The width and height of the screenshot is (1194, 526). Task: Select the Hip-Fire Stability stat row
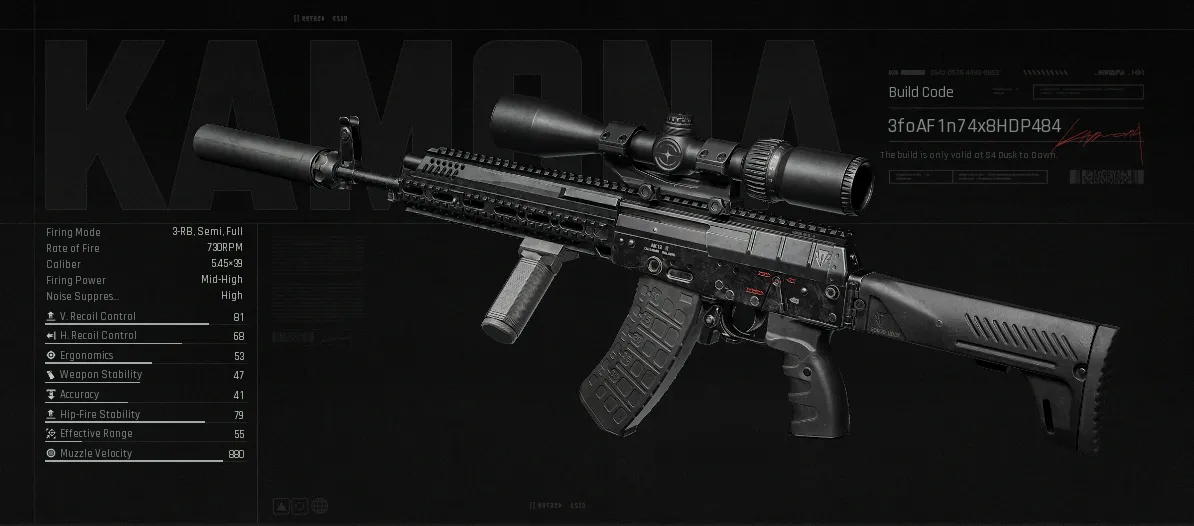coord(144,414)
